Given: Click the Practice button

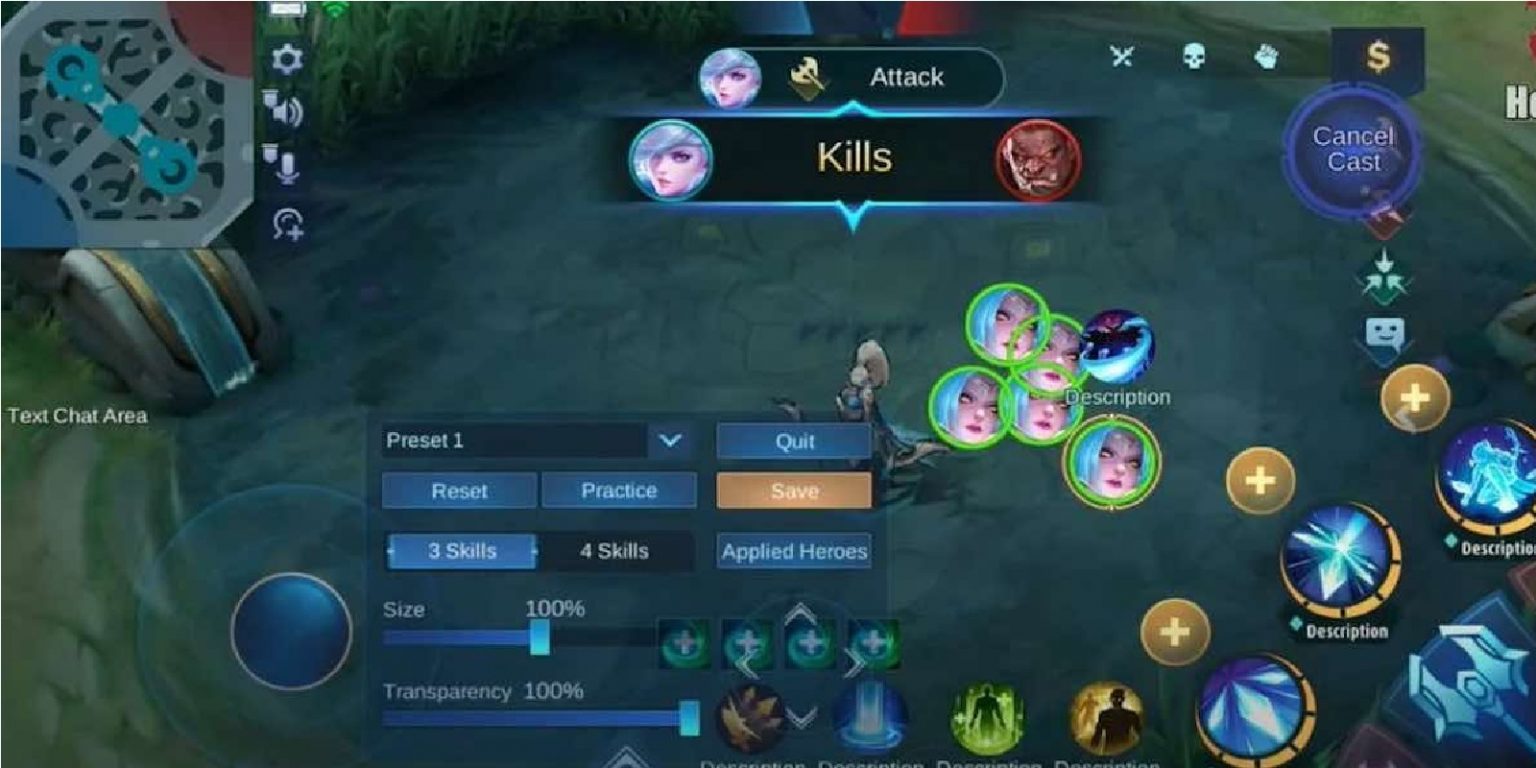Looking at the screenshot, I should click(x=620, y=490).
